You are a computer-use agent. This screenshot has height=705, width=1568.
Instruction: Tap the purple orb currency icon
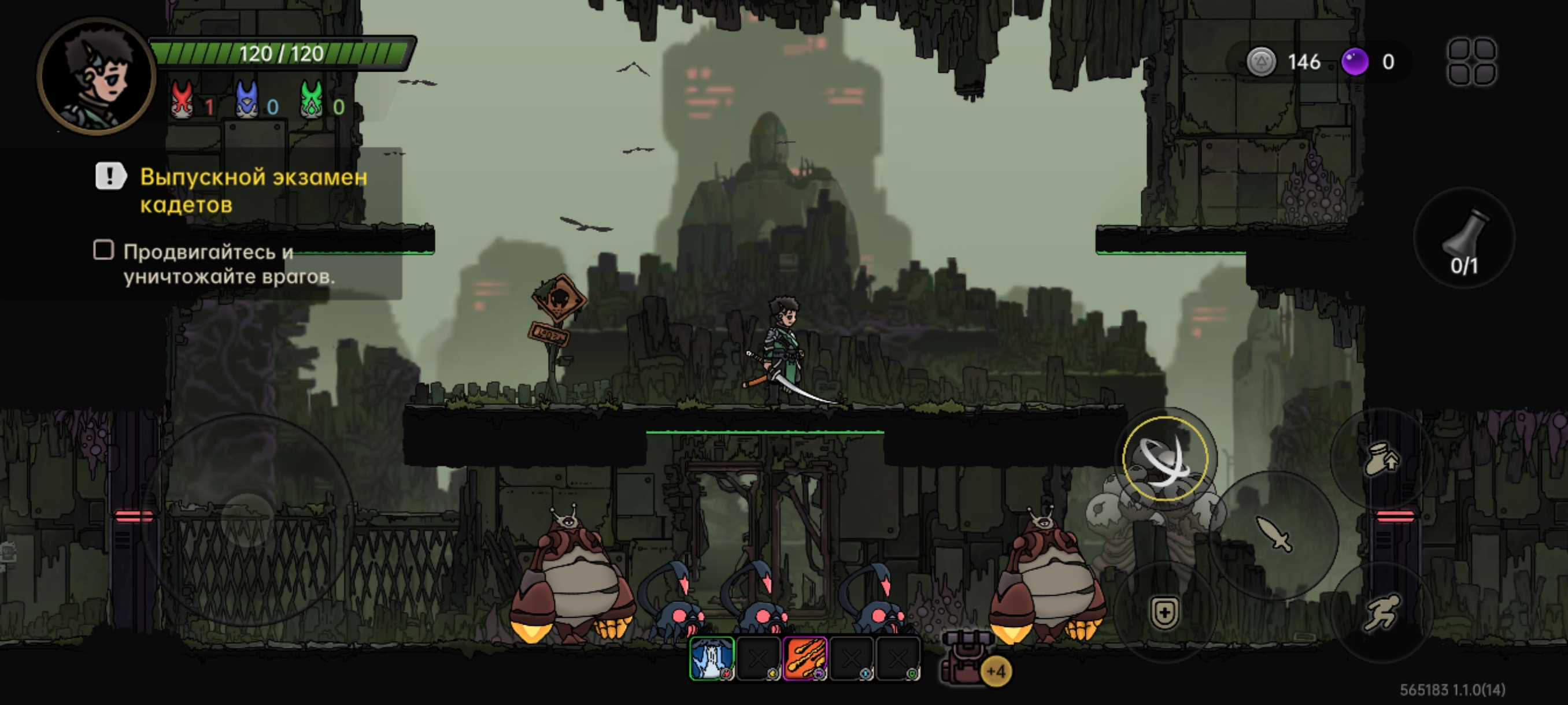[1355, 62]
